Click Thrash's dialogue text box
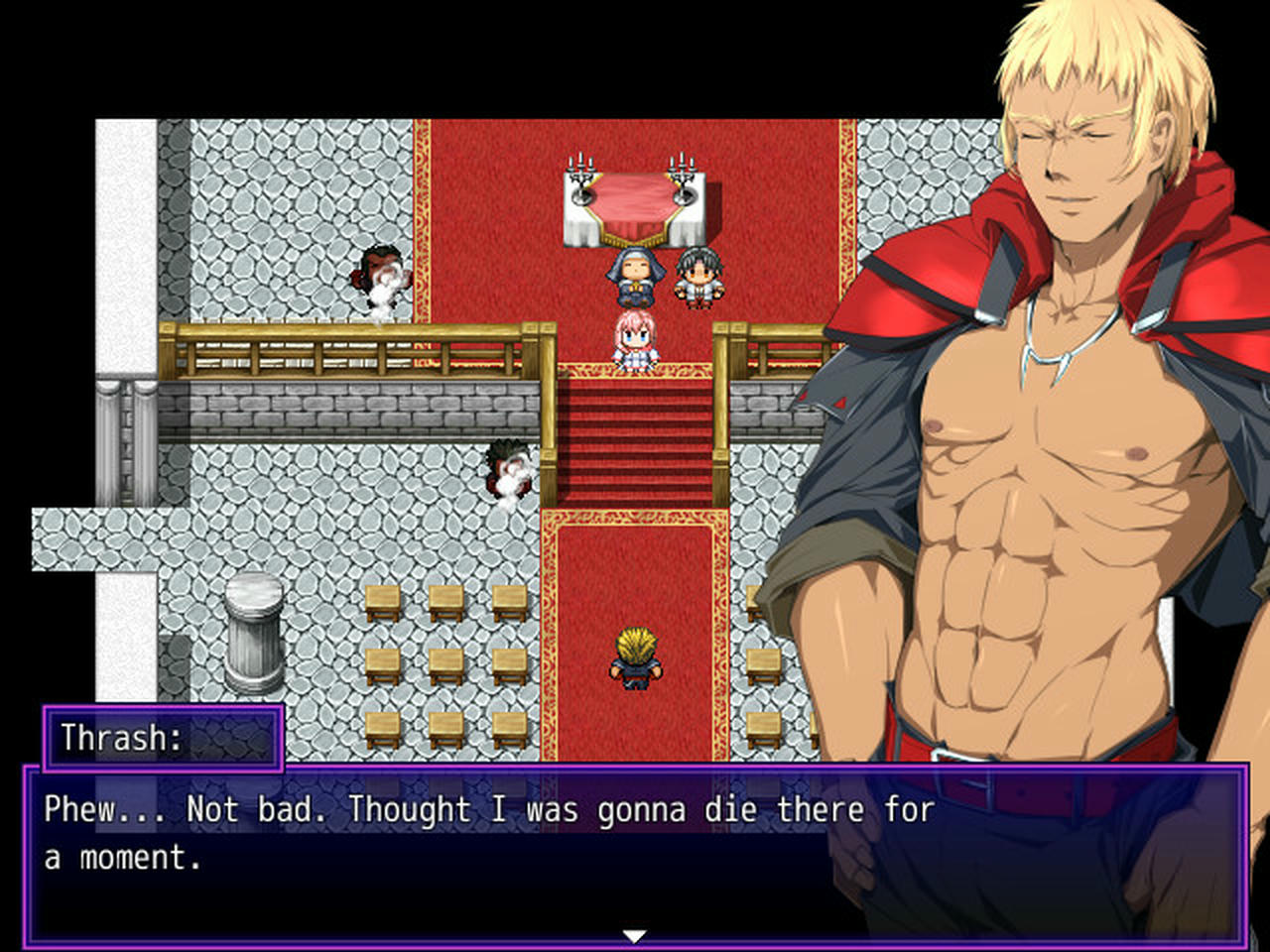 point(635,853)
